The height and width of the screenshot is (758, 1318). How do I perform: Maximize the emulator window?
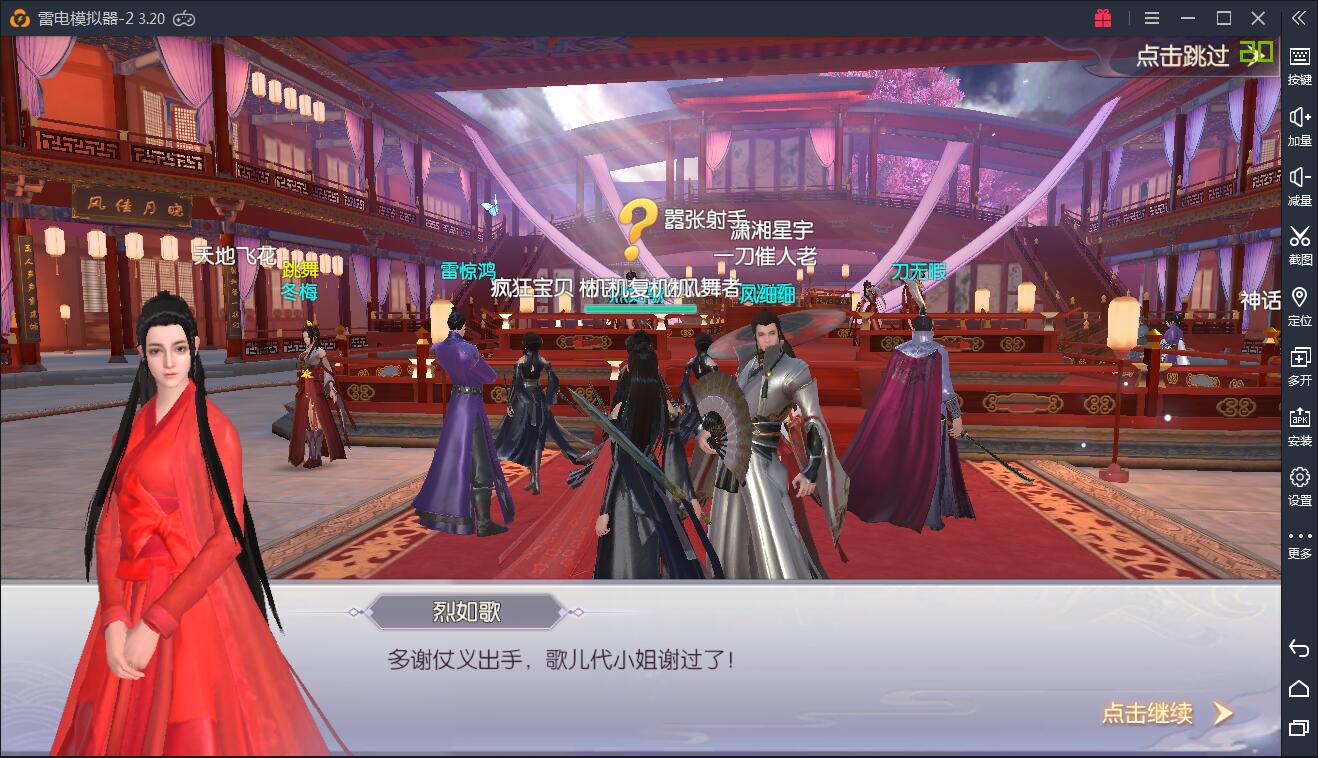coord(1223,18)
